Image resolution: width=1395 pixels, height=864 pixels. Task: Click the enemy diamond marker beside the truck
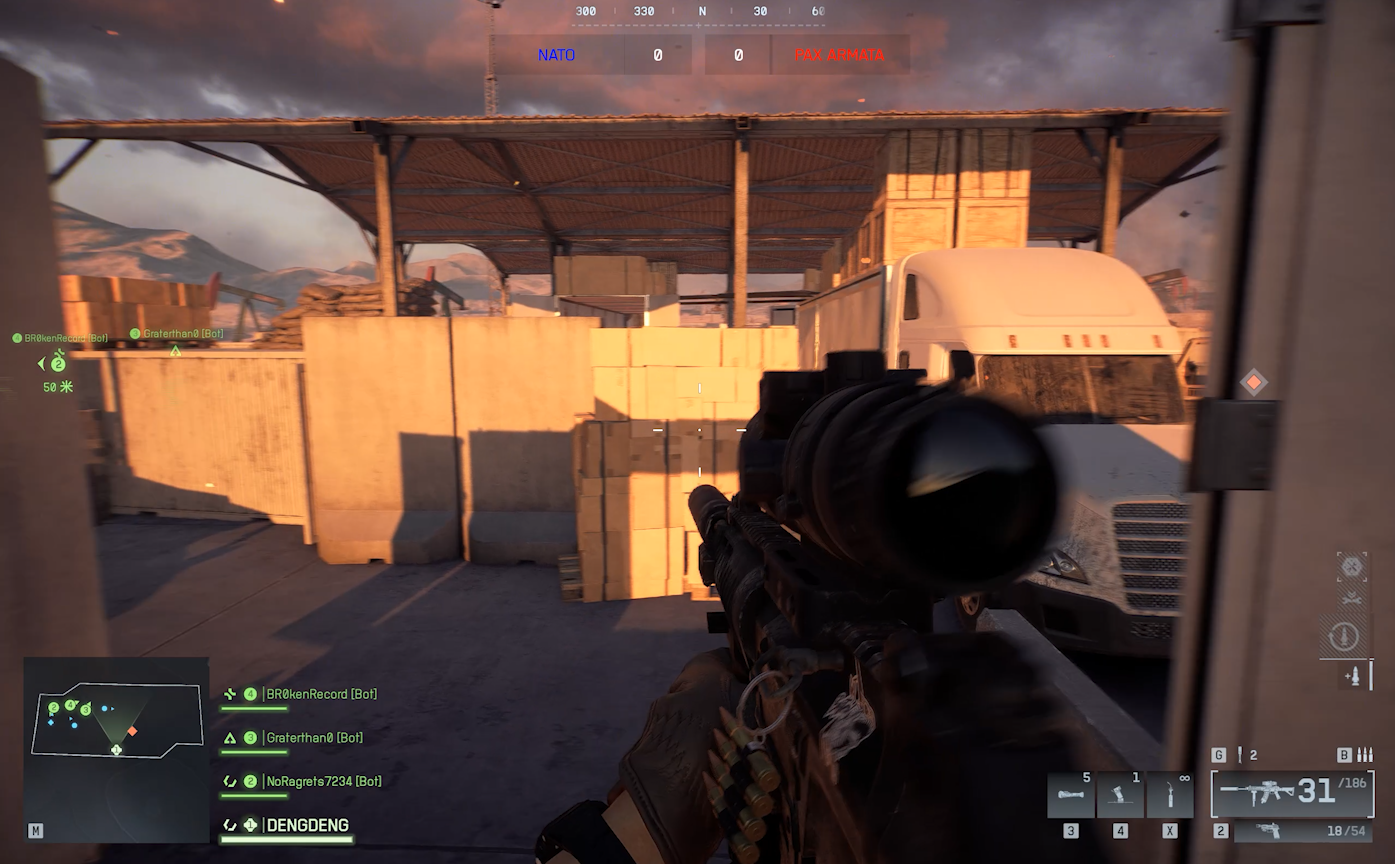pyautogui.click(x=1253, y=382)
